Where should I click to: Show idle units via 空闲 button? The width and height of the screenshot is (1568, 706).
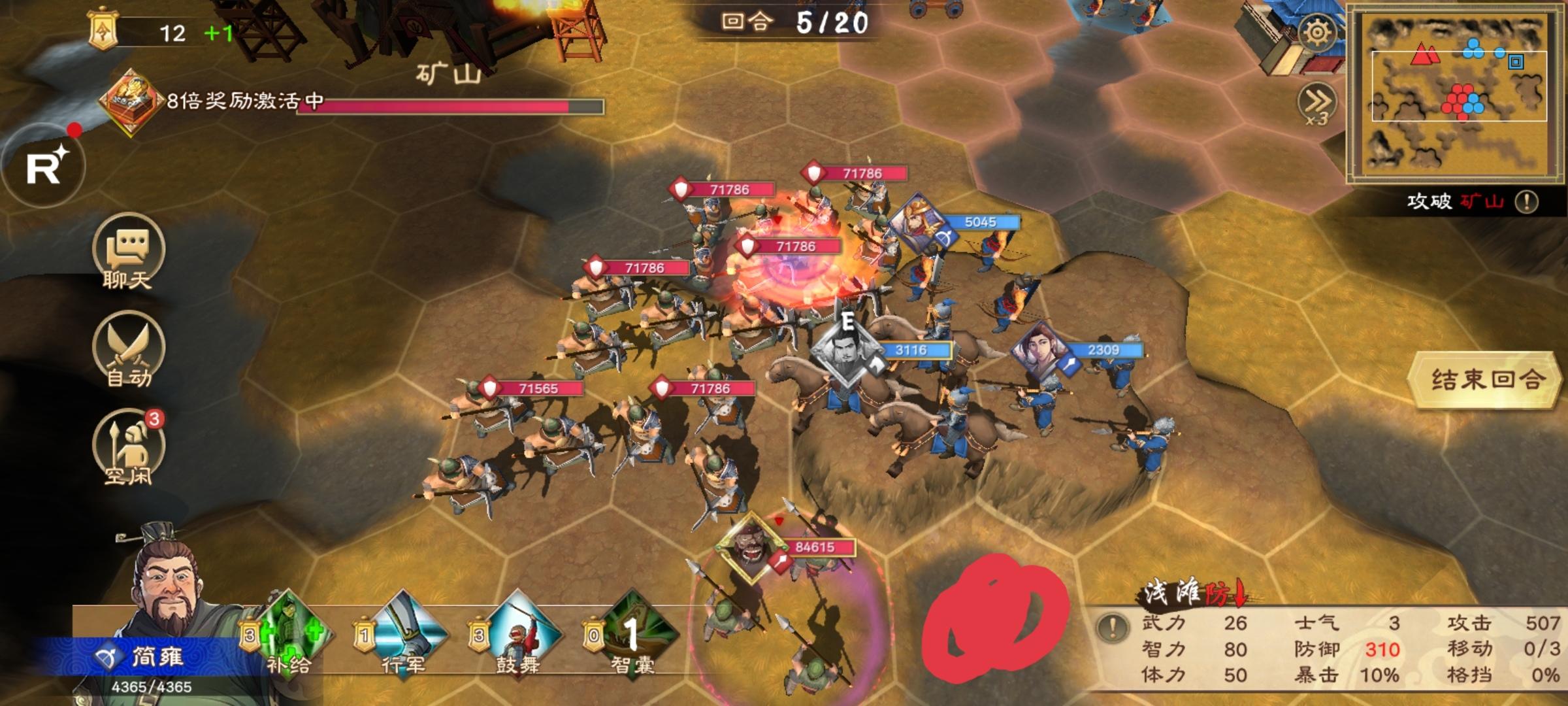click(x=128, y=448)
